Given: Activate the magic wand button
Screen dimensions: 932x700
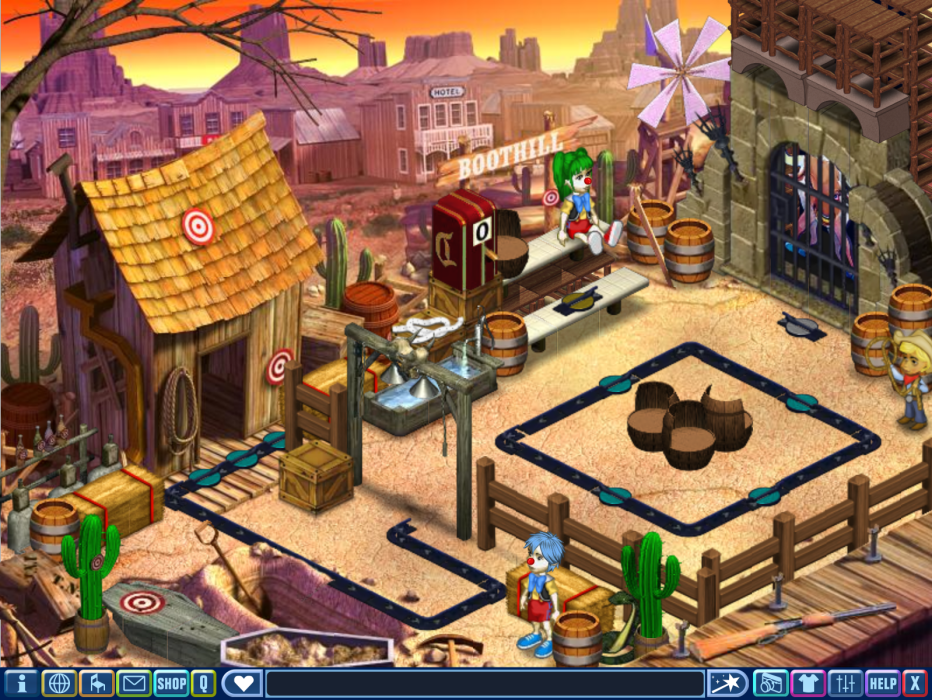Looking at the screenshot, I should pos(727,684).
